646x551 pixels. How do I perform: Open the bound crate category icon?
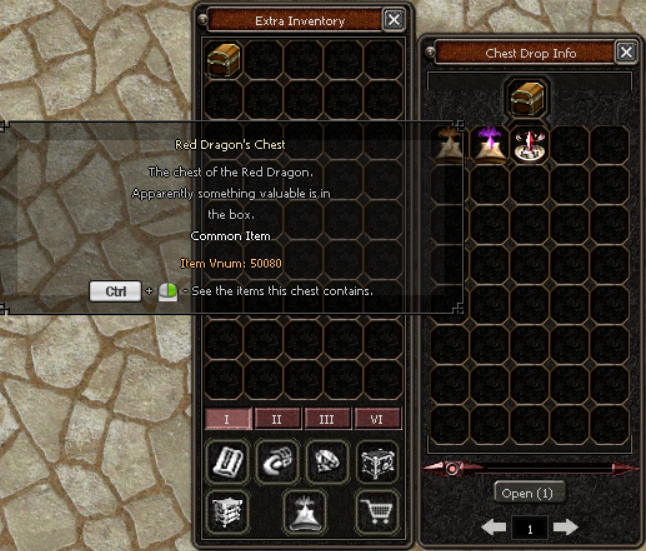click(x=227, y=509)
